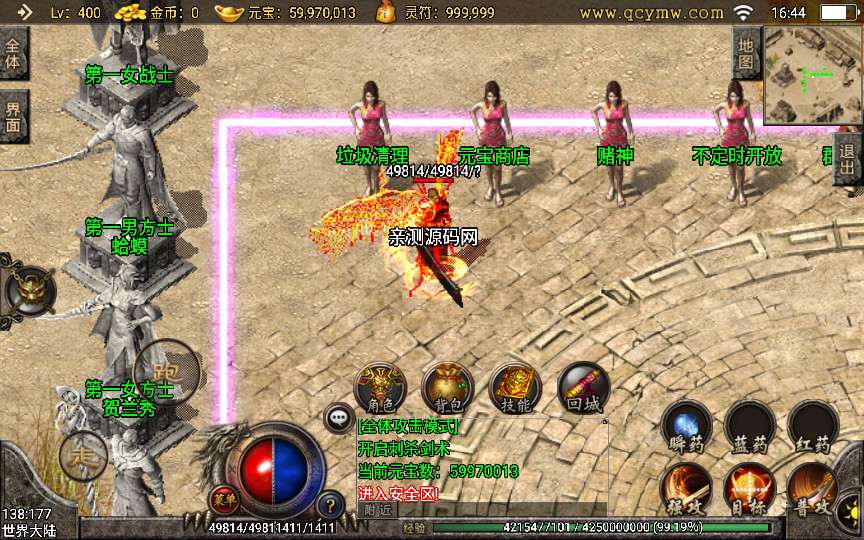Click the minimap in the corner
Screen dimensions: 864x540
[812, 75]
